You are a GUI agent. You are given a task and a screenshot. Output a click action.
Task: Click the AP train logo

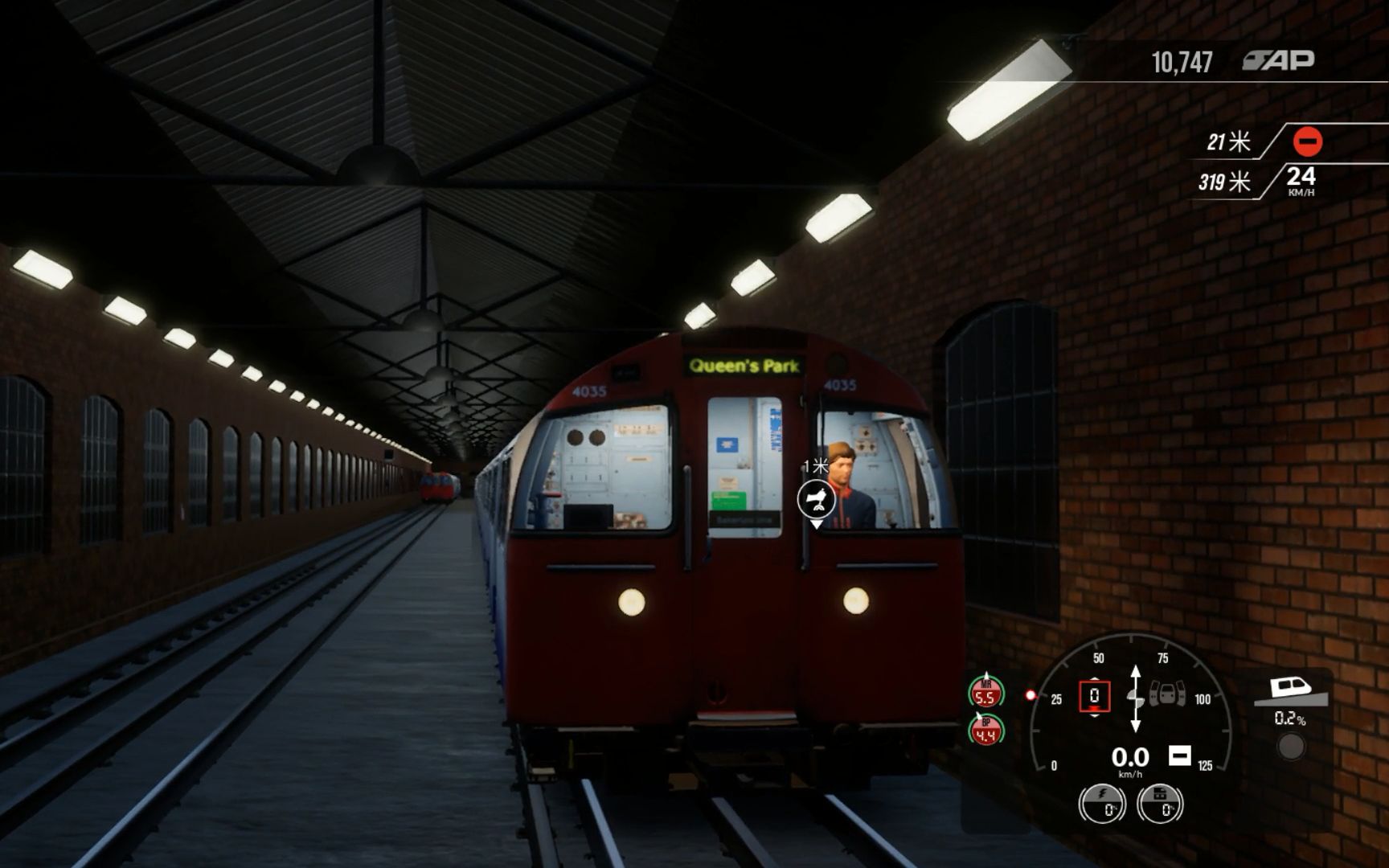click(x=1279, y=60)
